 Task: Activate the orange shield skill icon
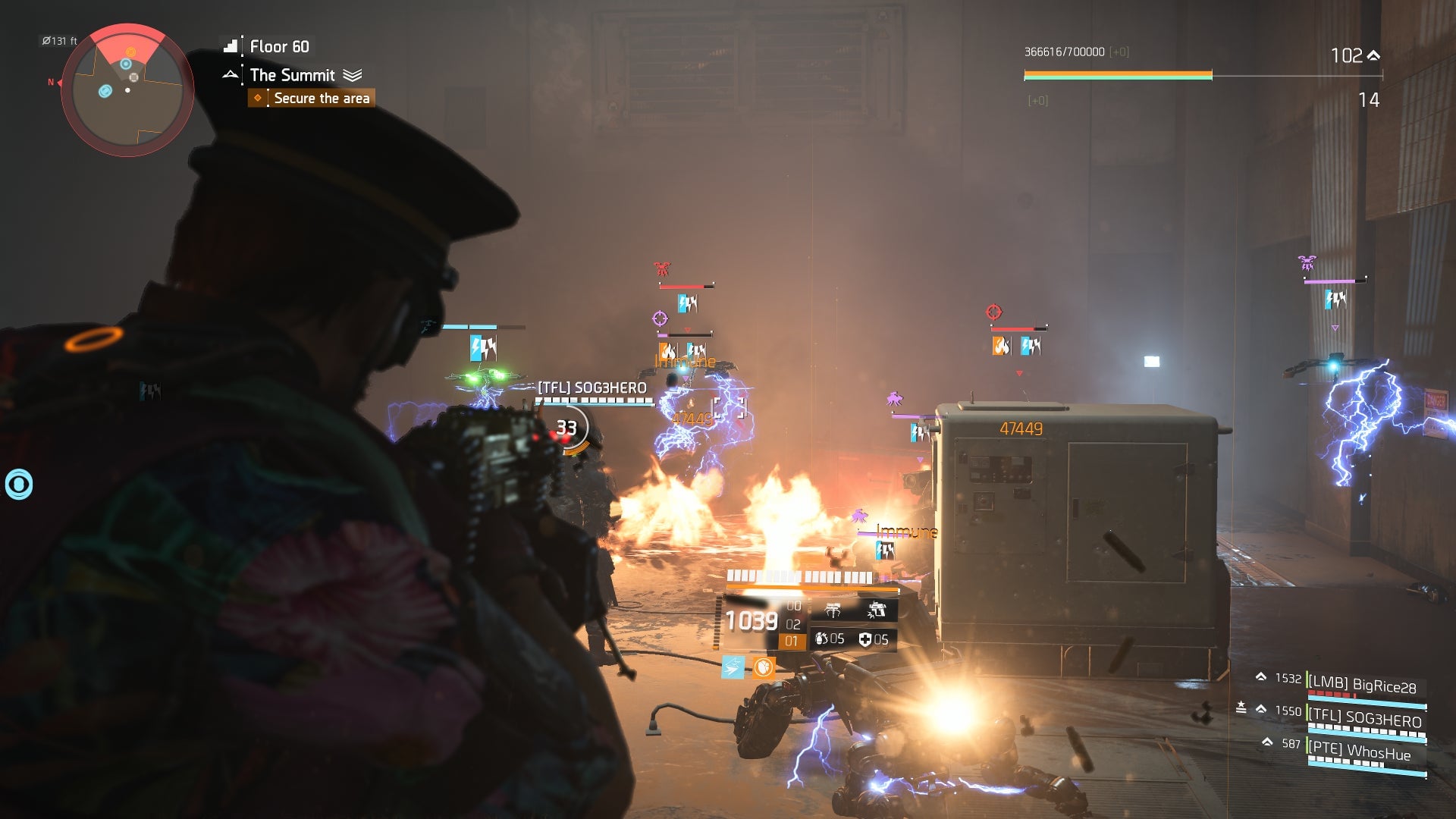tap(763, 668)
